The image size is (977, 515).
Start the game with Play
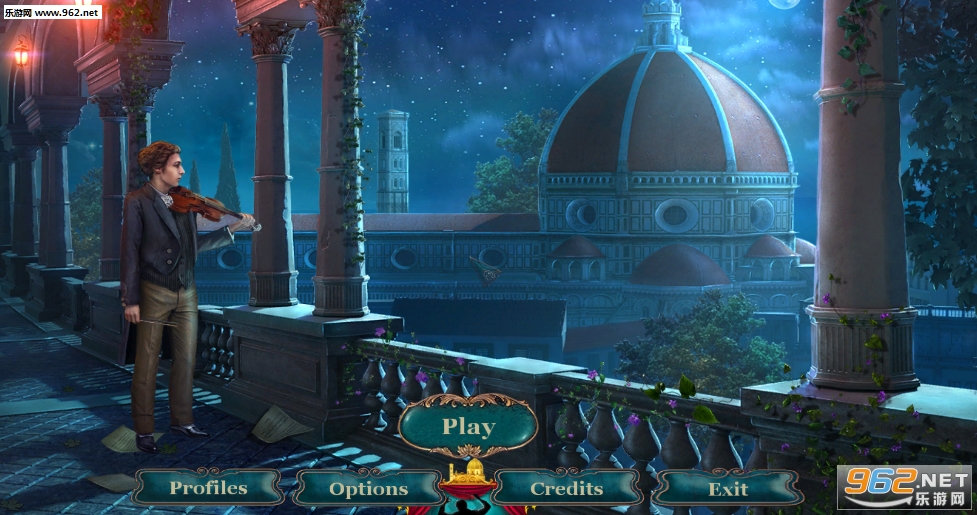[x=468, y=428]
